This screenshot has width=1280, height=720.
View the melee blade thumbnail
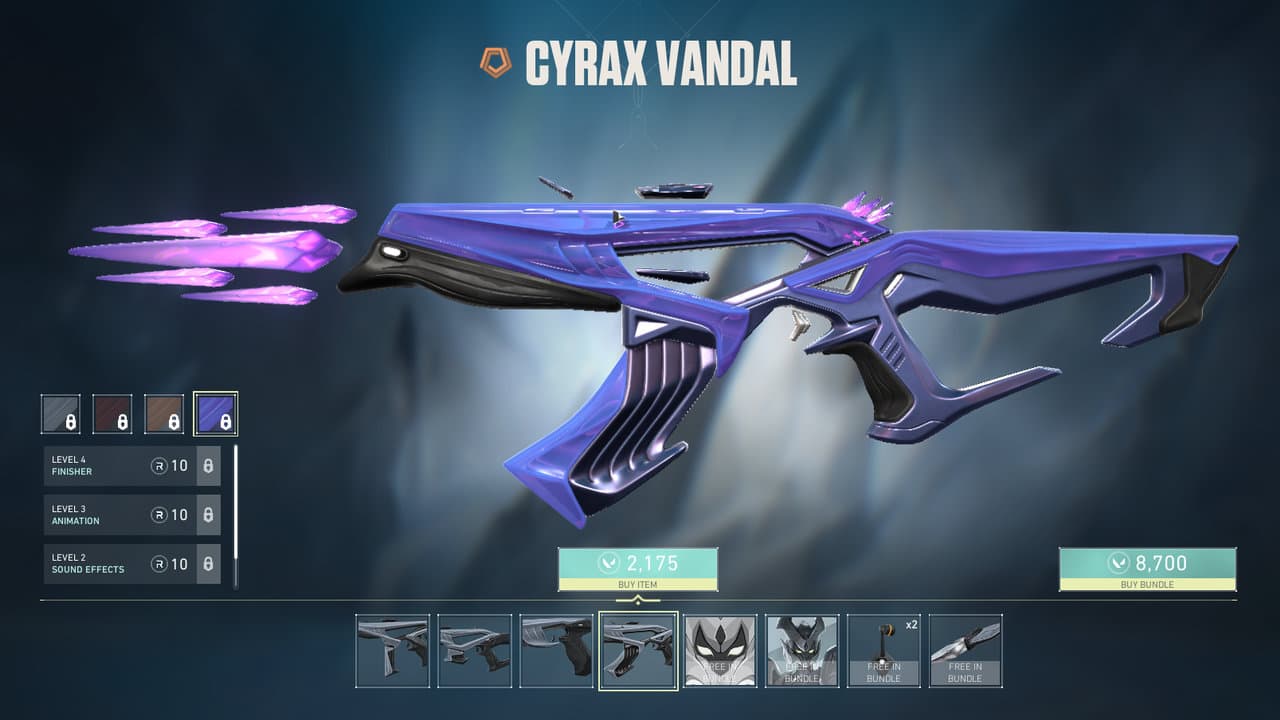tap(965, 650)
